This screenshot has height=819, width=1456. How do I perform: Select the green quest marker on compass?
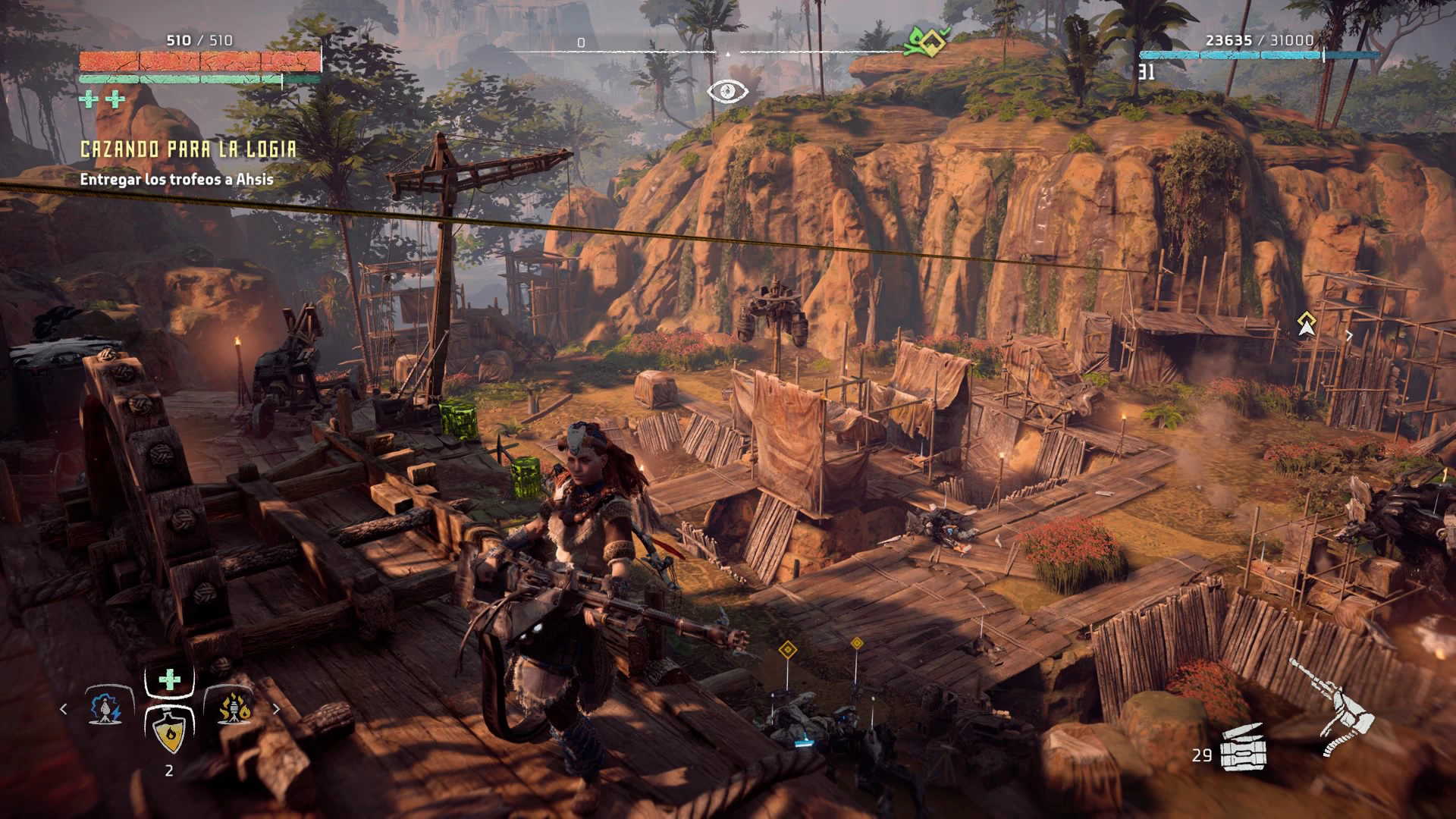coord(926,42)
